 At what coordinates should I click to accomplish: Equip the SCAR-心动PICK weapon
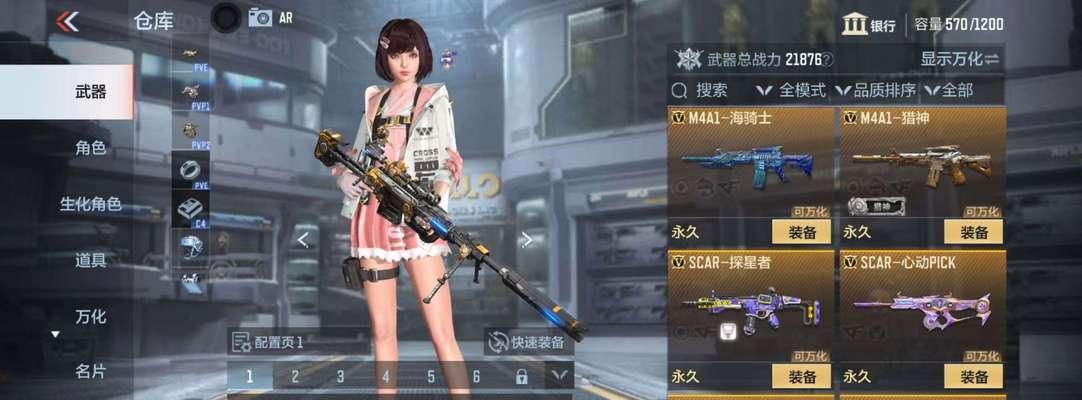click(973, 376)
